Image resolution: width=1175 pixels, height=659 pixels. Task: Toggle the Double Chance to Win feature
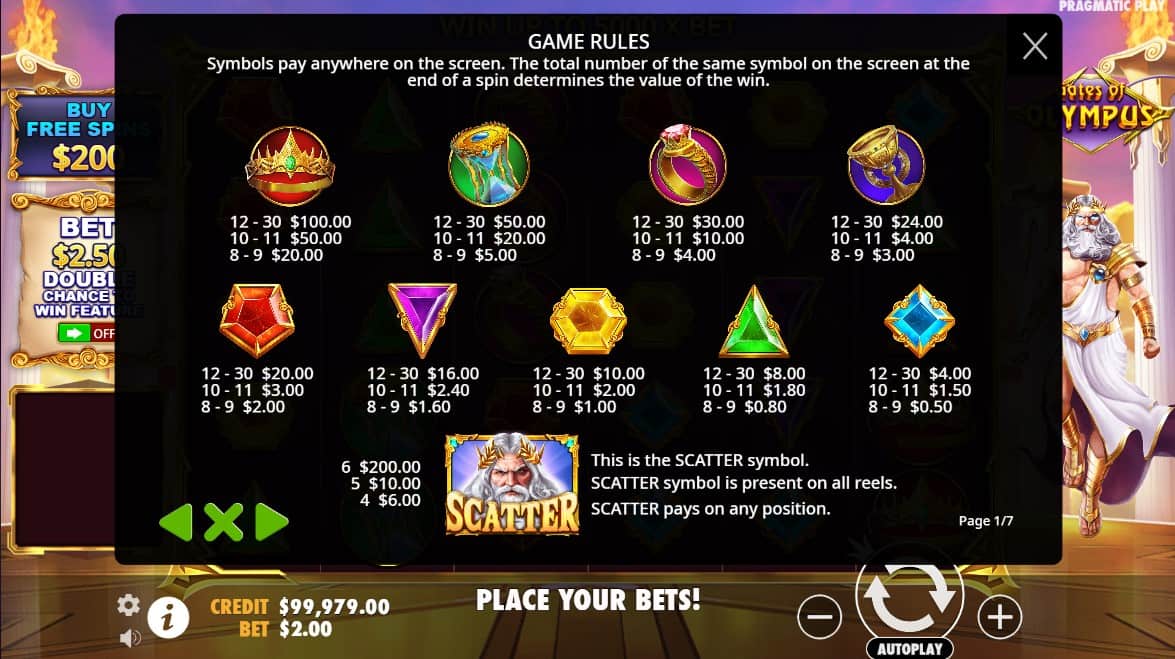coord(86,333)
